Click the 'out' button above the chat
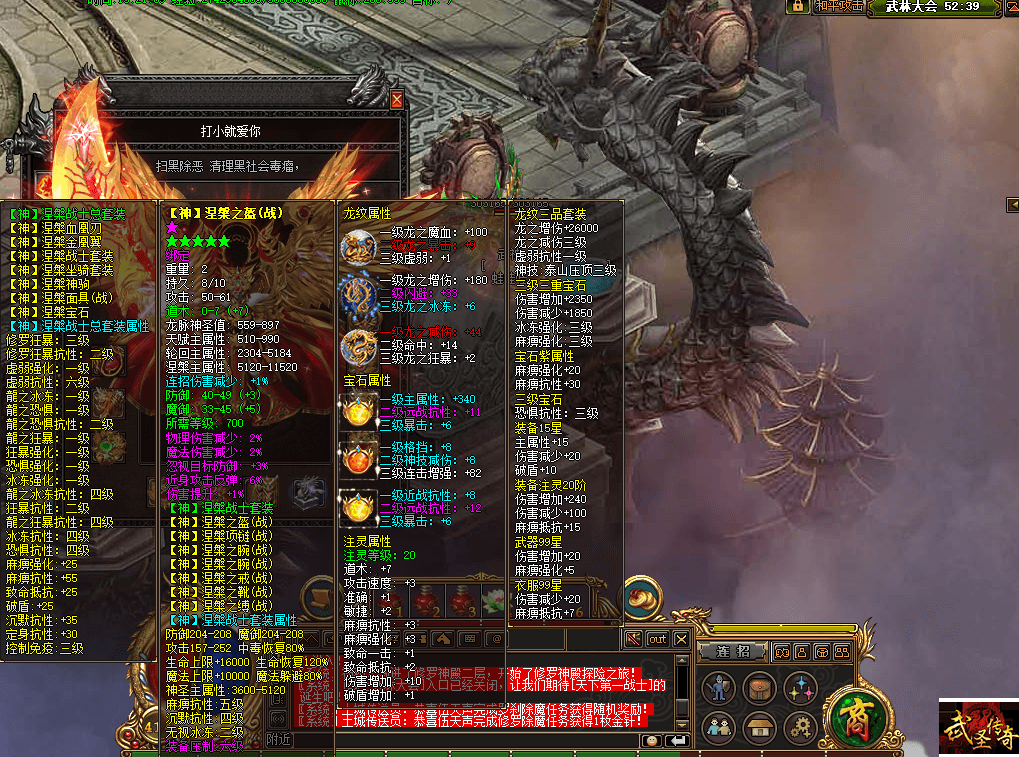This screenshot has height=757, width=1019. (657, 639)
